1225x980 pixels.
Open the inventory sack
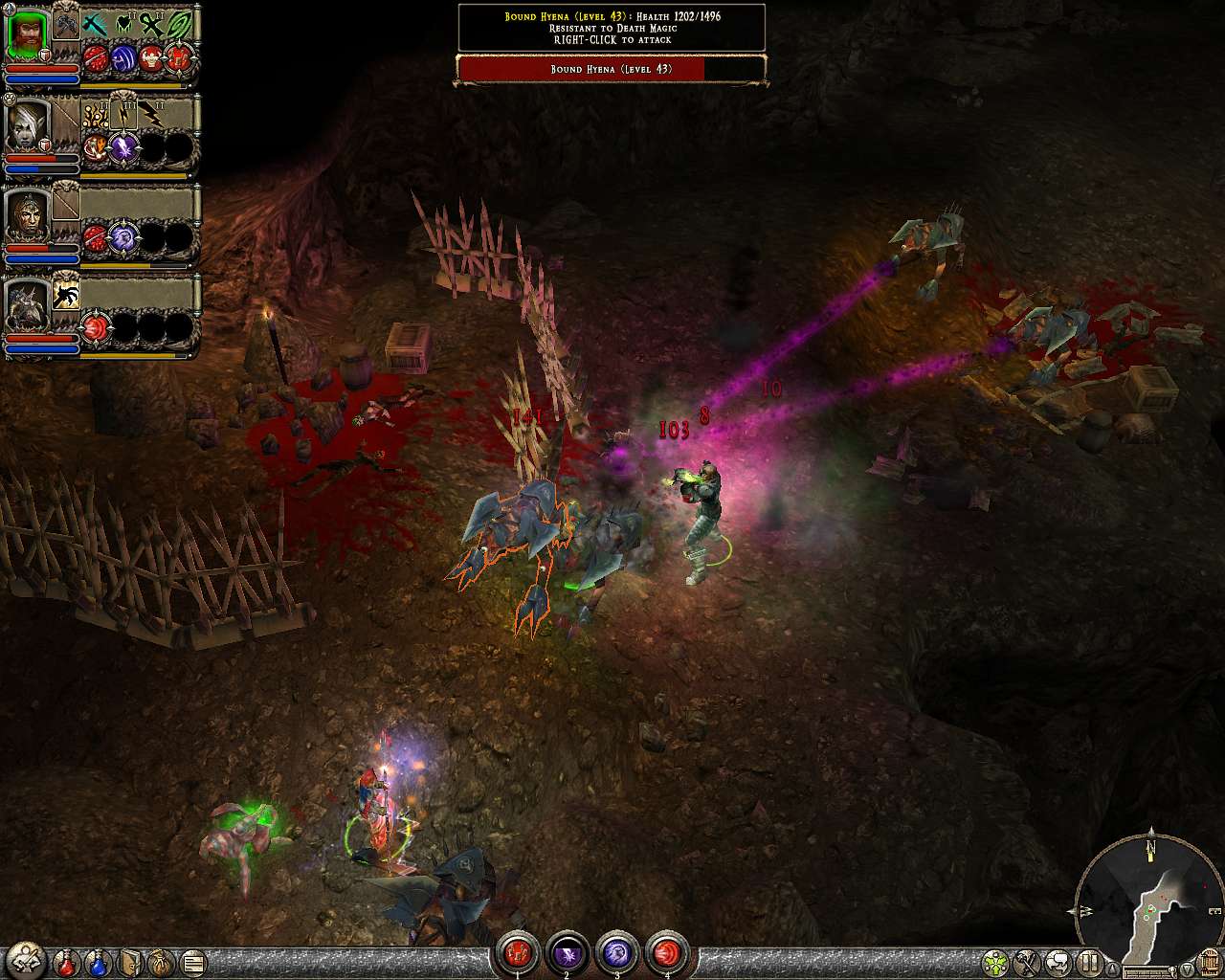[162, 961]
